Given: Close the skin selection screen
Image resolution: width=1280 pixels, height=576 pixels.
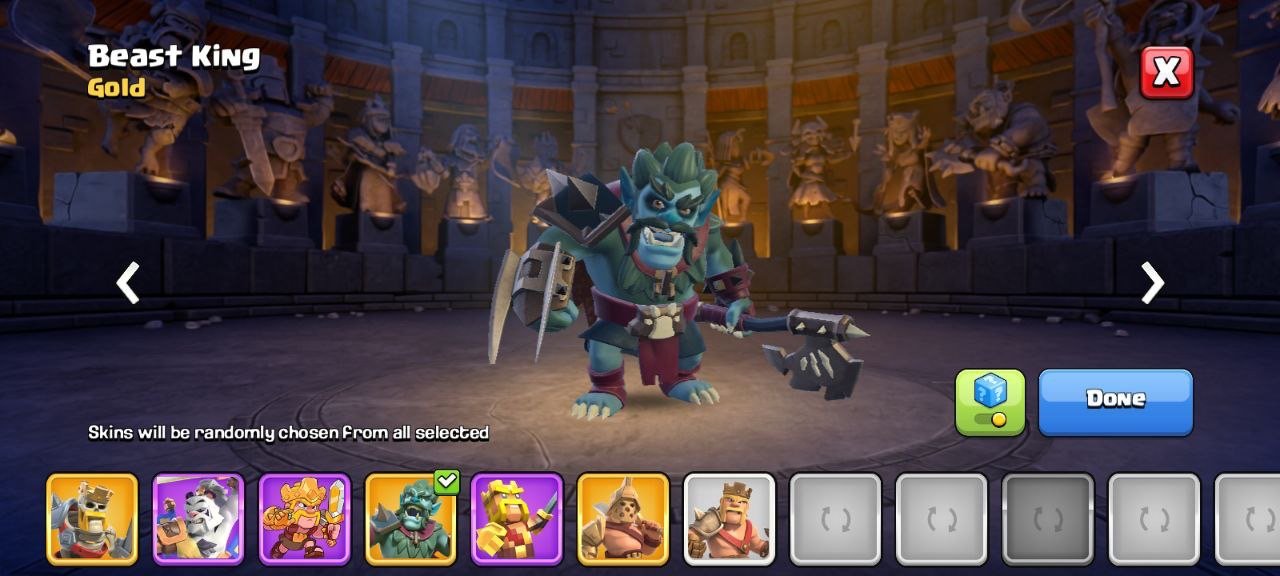Looking at the screenshot, I should point(1166,72).
